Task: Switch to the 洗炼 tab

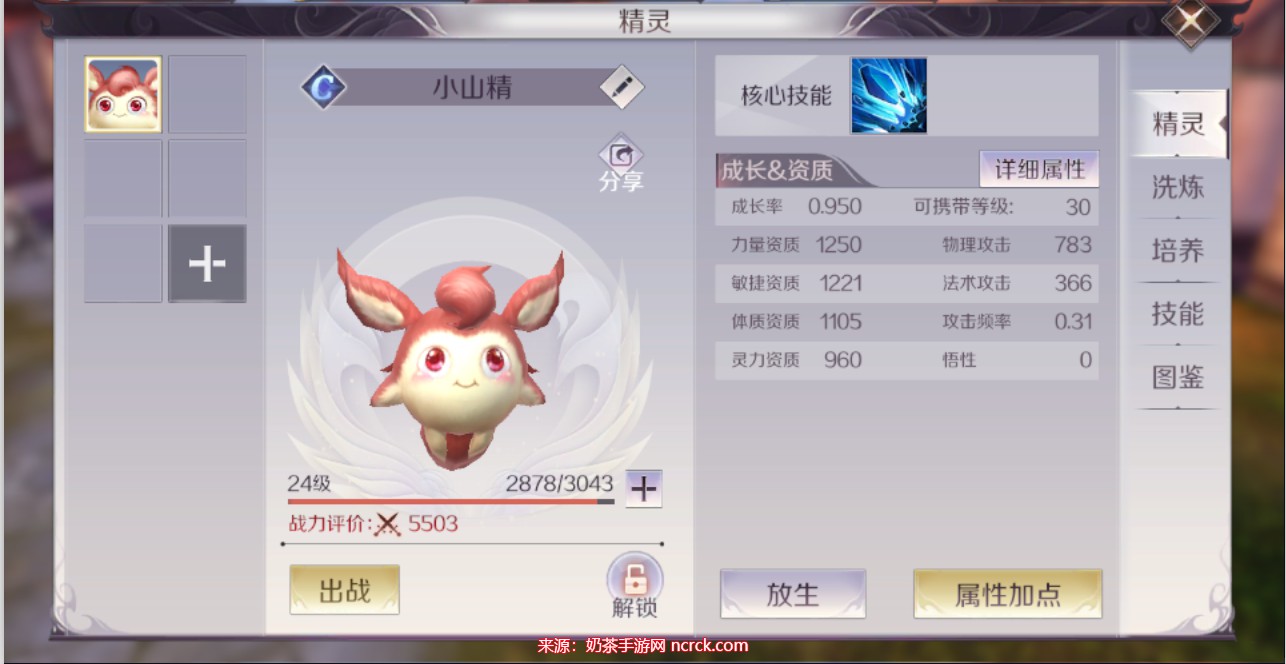Action: click(1178, 187)
